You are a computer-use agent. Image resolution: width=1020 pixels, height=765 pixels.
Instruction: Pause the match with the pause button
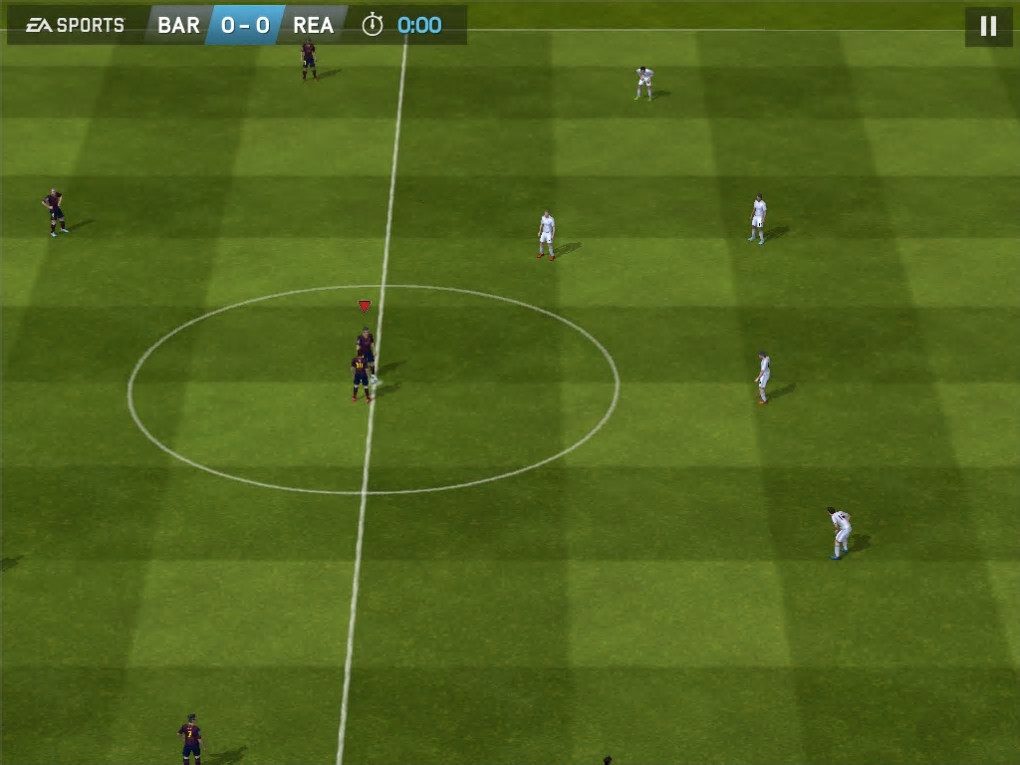pyautogui.click(x=988, y=27)
